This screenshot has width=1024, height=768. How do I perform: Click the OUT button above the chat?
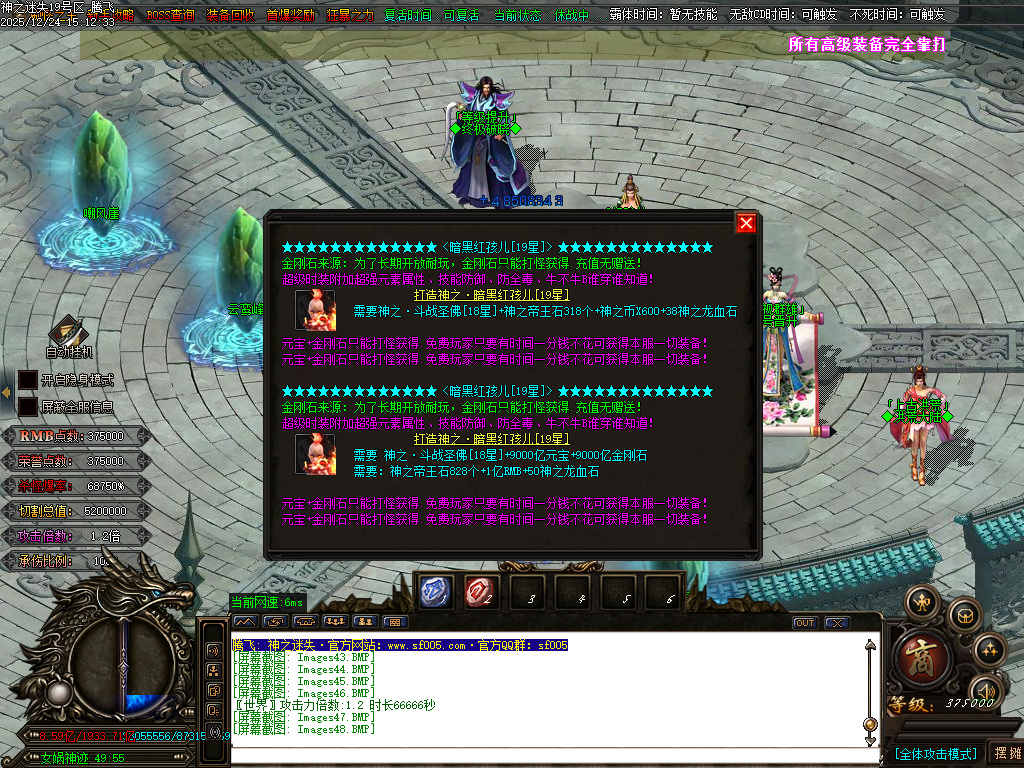[x=805, y=622]
